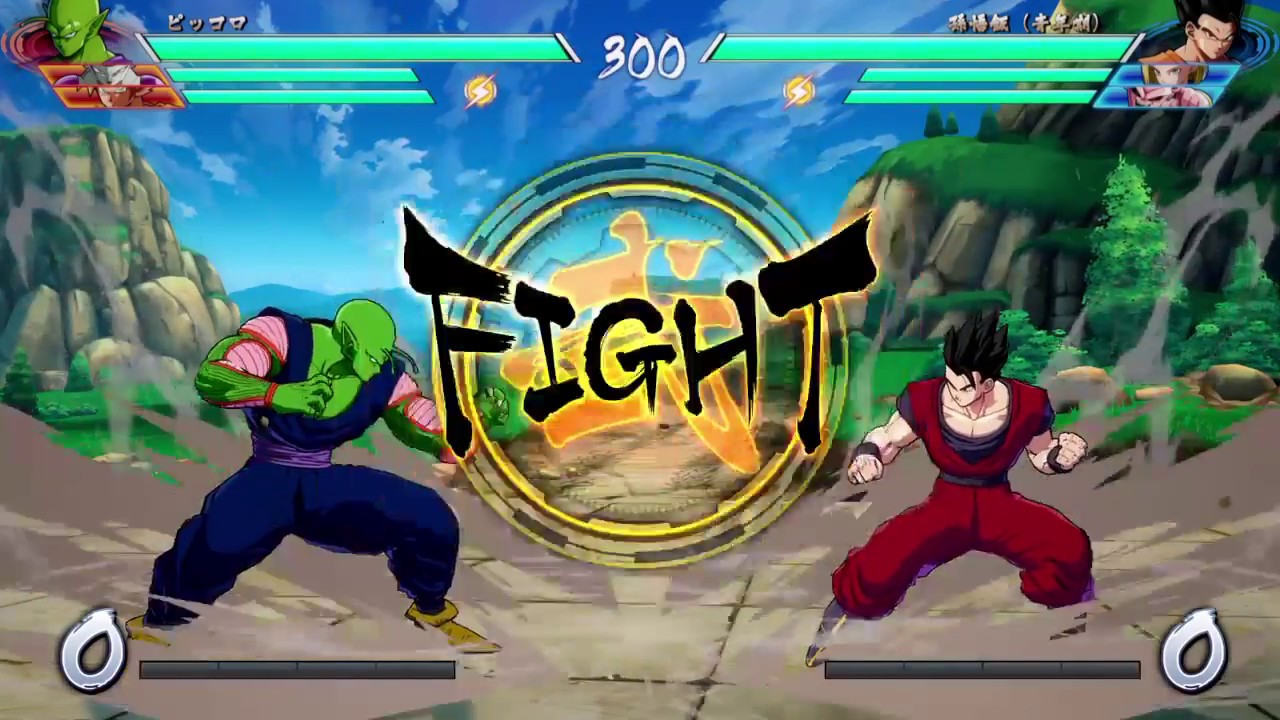Screen dimensions: 1280x720
Task: Click the left-side Sparking lightning icon
Action: click(479, 90)
